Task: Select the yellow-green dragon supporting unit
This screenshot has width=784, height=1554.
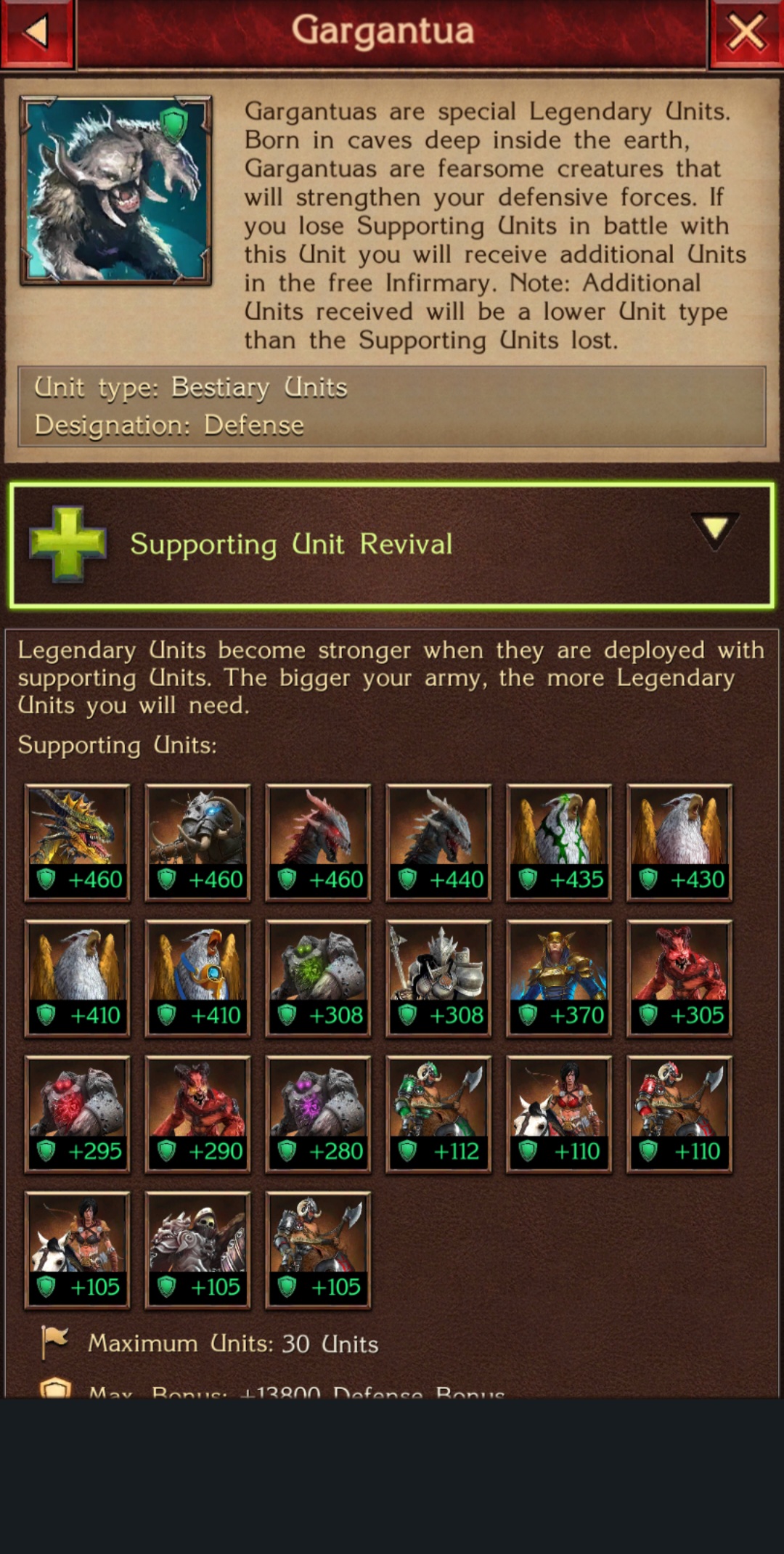Action: pos(78,842)
